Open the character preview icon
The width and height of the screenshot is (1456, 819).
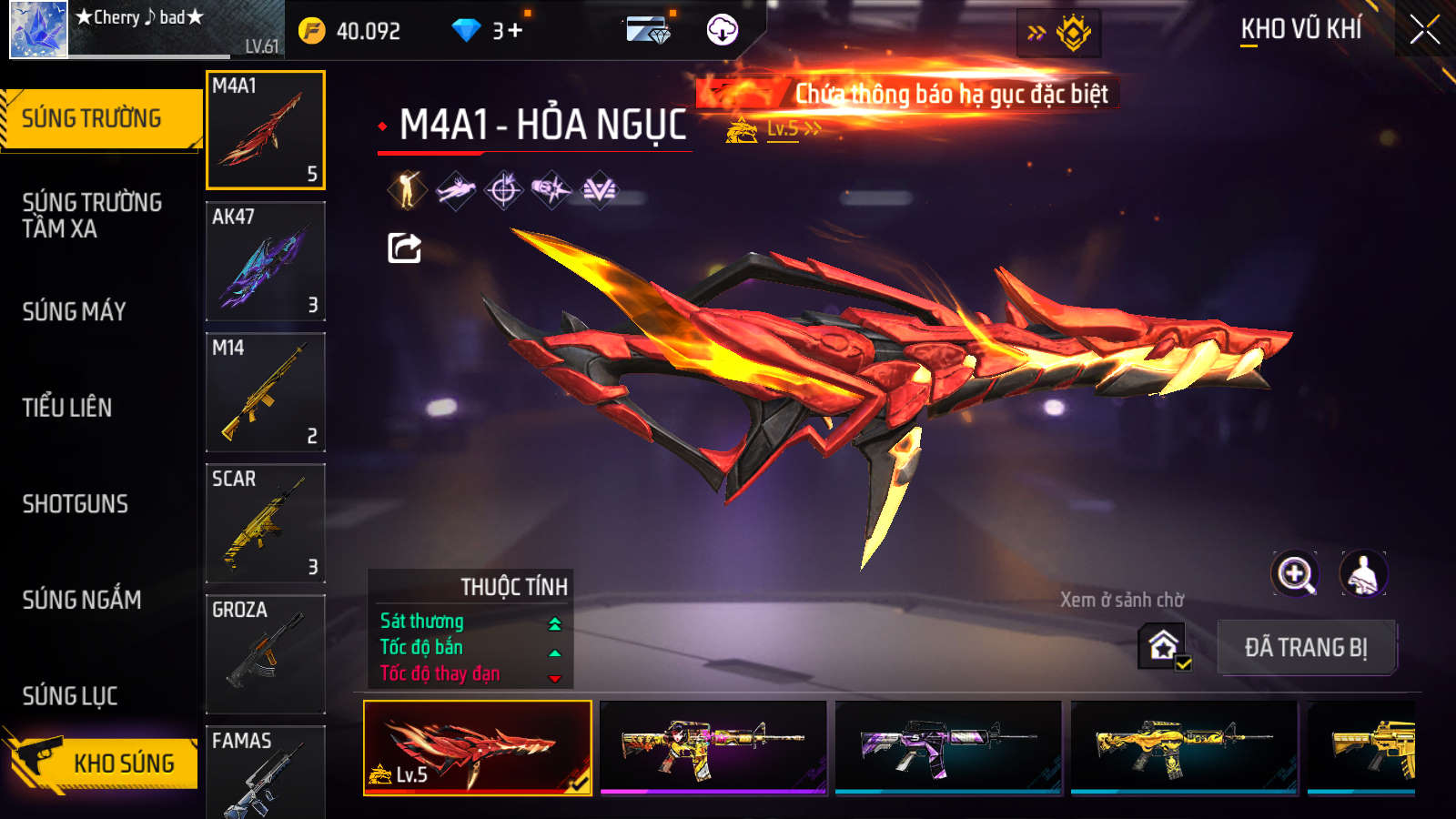[1362, 574]
